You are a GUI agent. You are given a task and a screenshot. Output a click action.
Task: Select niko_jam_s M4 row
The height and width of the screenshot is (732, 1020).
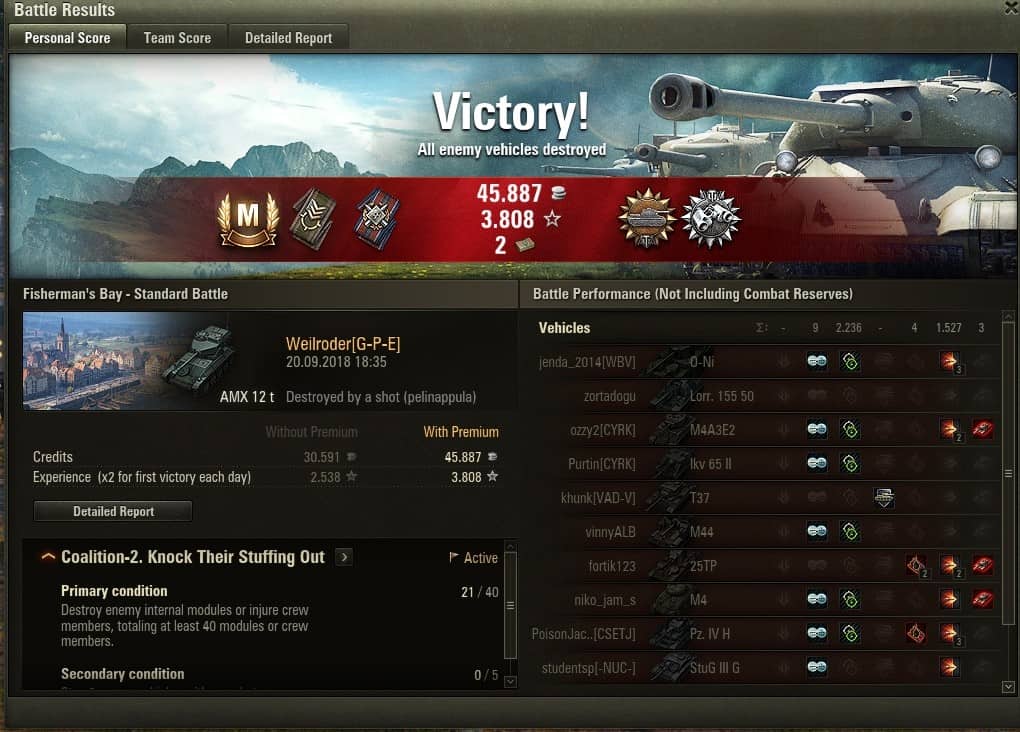(760, 600)
